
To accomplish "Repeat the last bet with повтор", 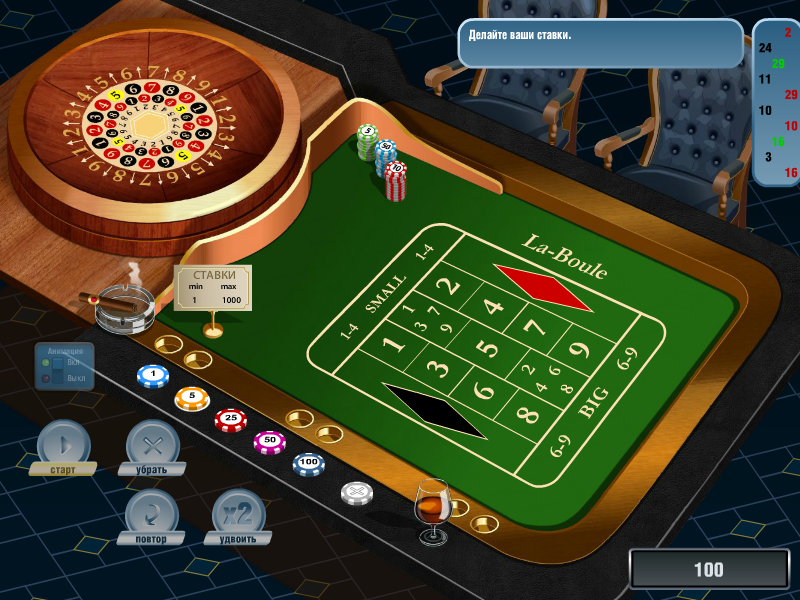I will (152, 512).
